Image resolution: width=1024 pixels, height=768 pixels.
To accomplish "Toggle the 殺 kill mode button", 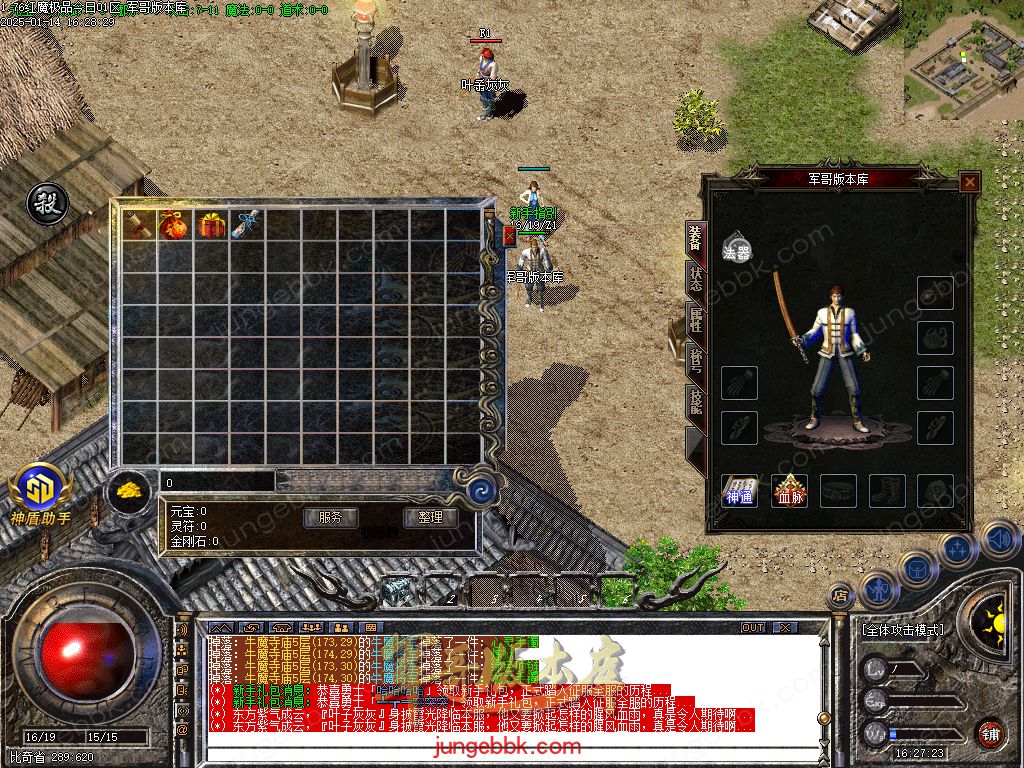I will pyautogui.click(x=47, y=204).
